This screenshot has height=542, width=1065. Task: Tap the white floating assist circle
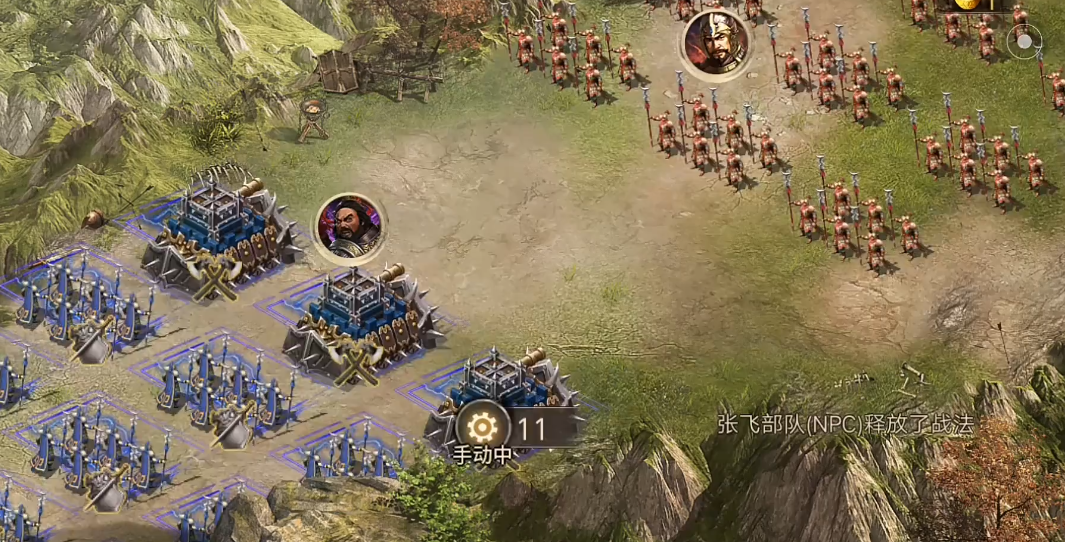pos(1024,42)
